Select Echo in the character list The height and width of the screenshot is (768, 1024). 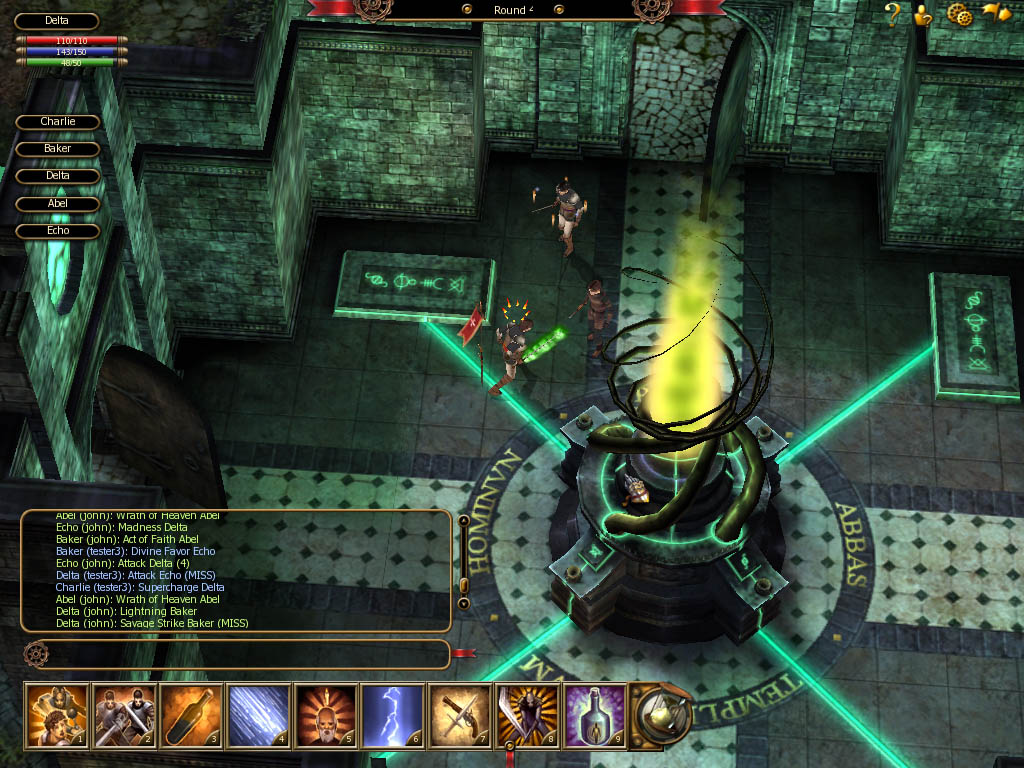tap(58, 231)
